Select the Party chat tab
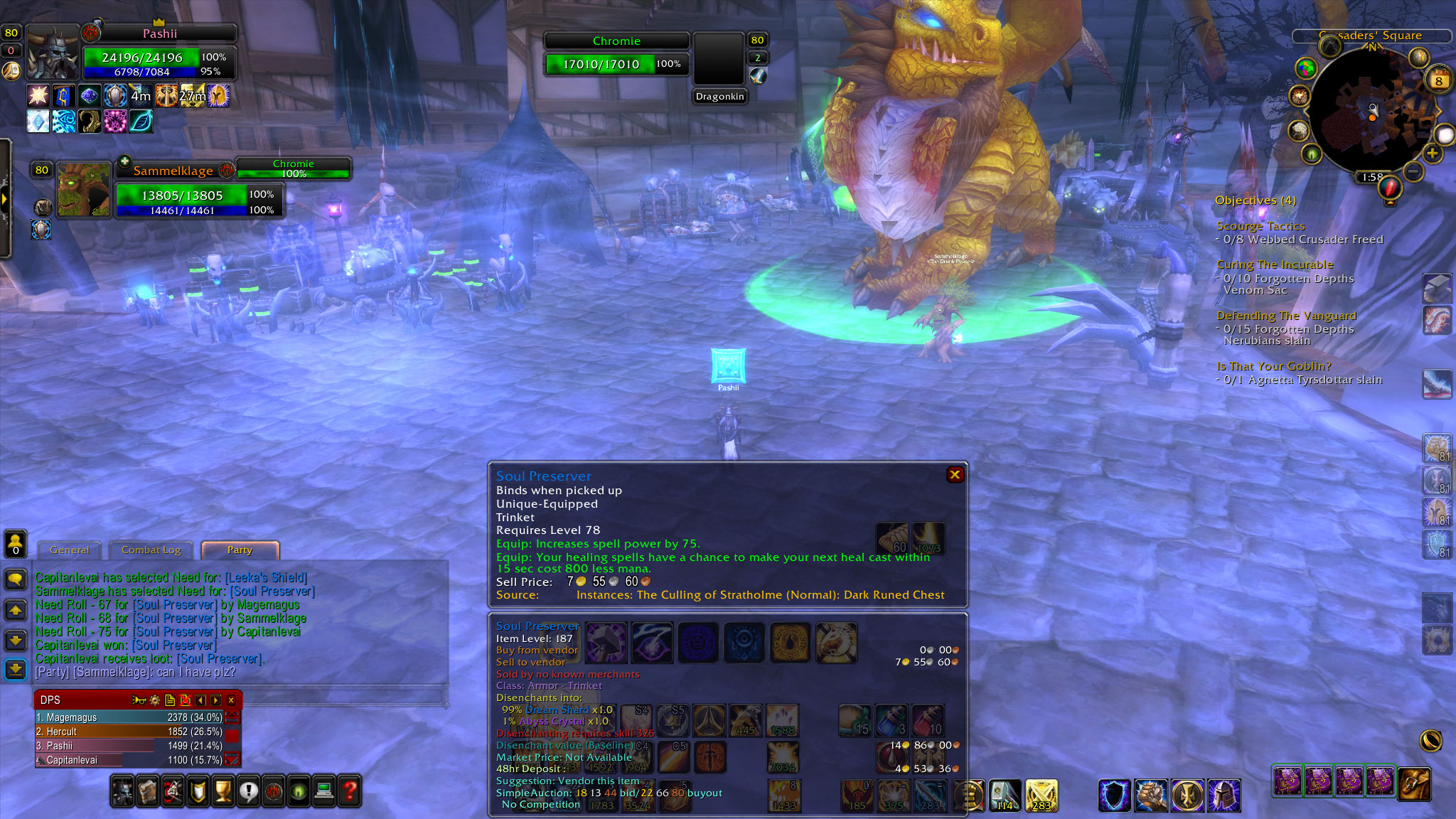 (240, 550)
